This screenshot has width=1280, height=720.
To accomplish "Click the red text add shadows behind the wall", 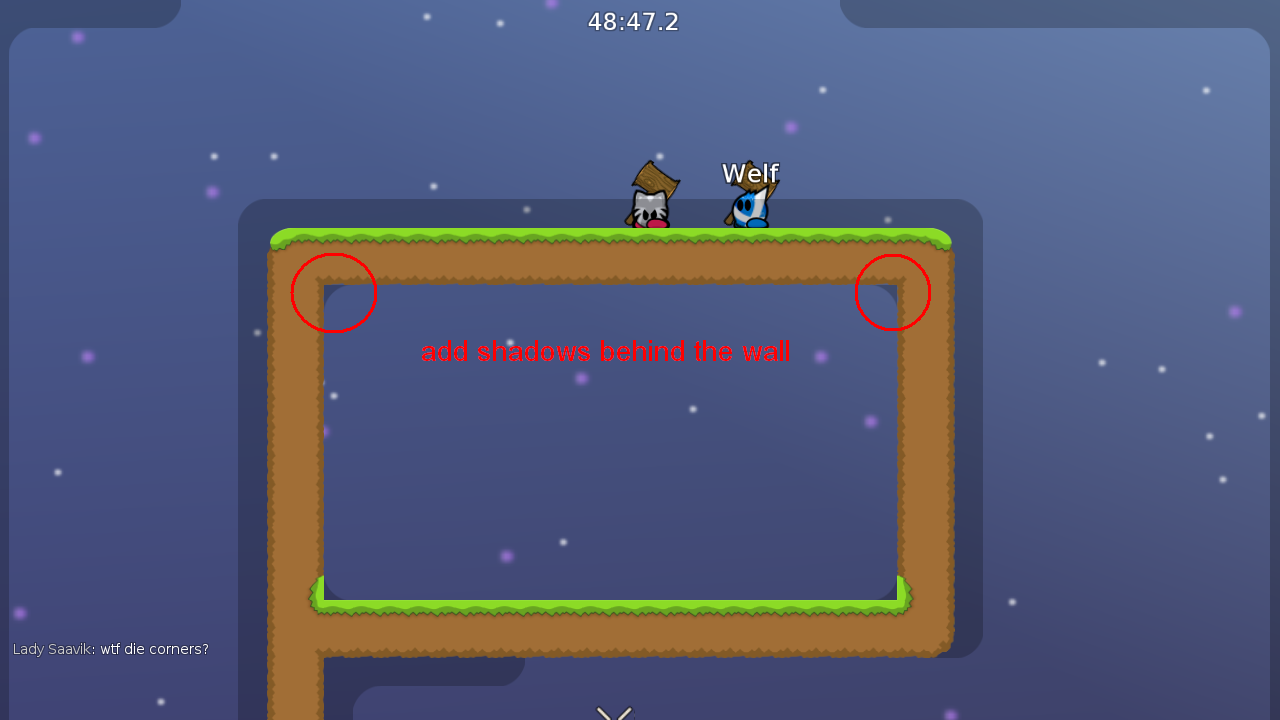I will click(604, 352).
